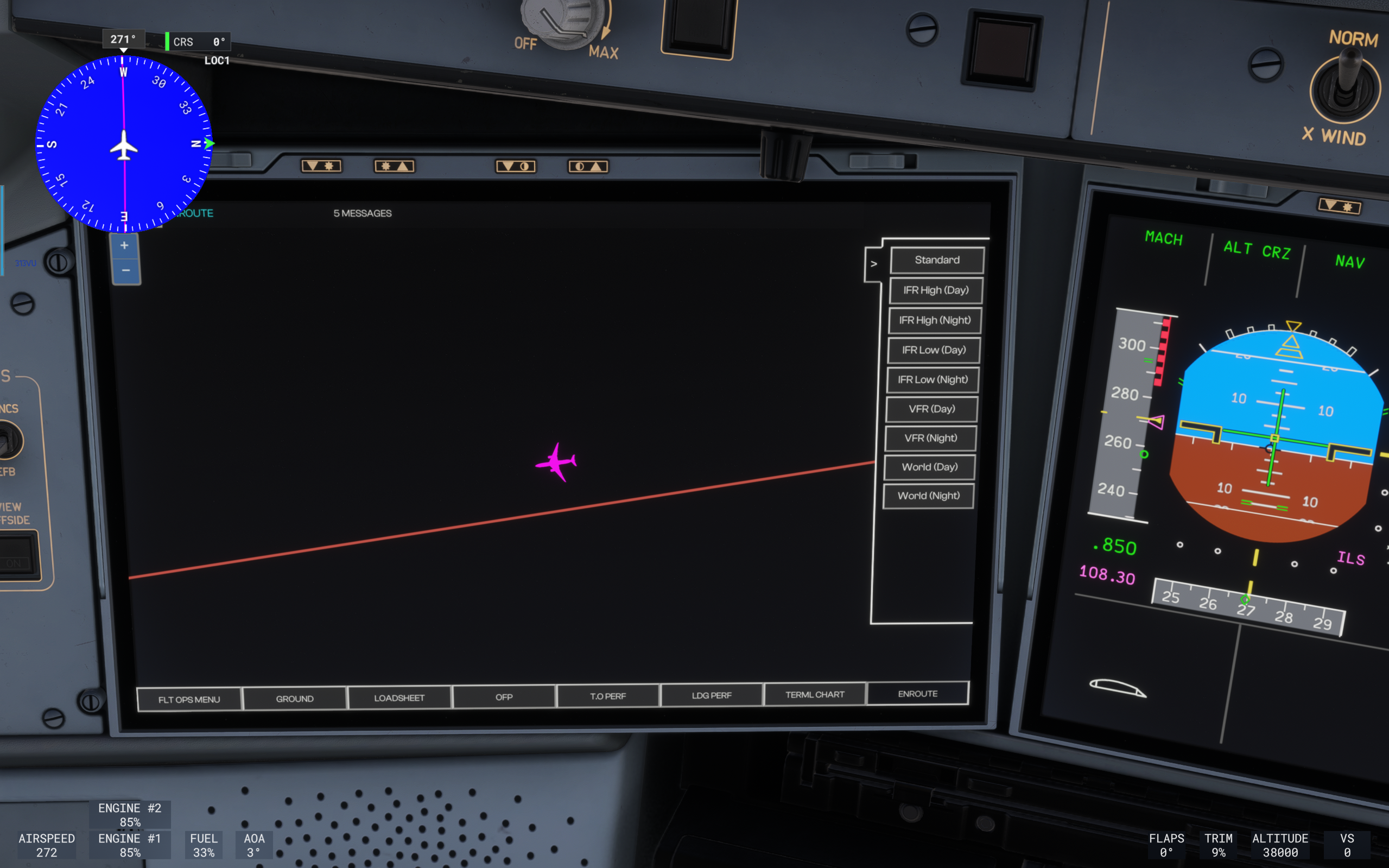Select IFR Low (Day) chart
Viewport: 1389px width, 868px height.
pos(933,350)
